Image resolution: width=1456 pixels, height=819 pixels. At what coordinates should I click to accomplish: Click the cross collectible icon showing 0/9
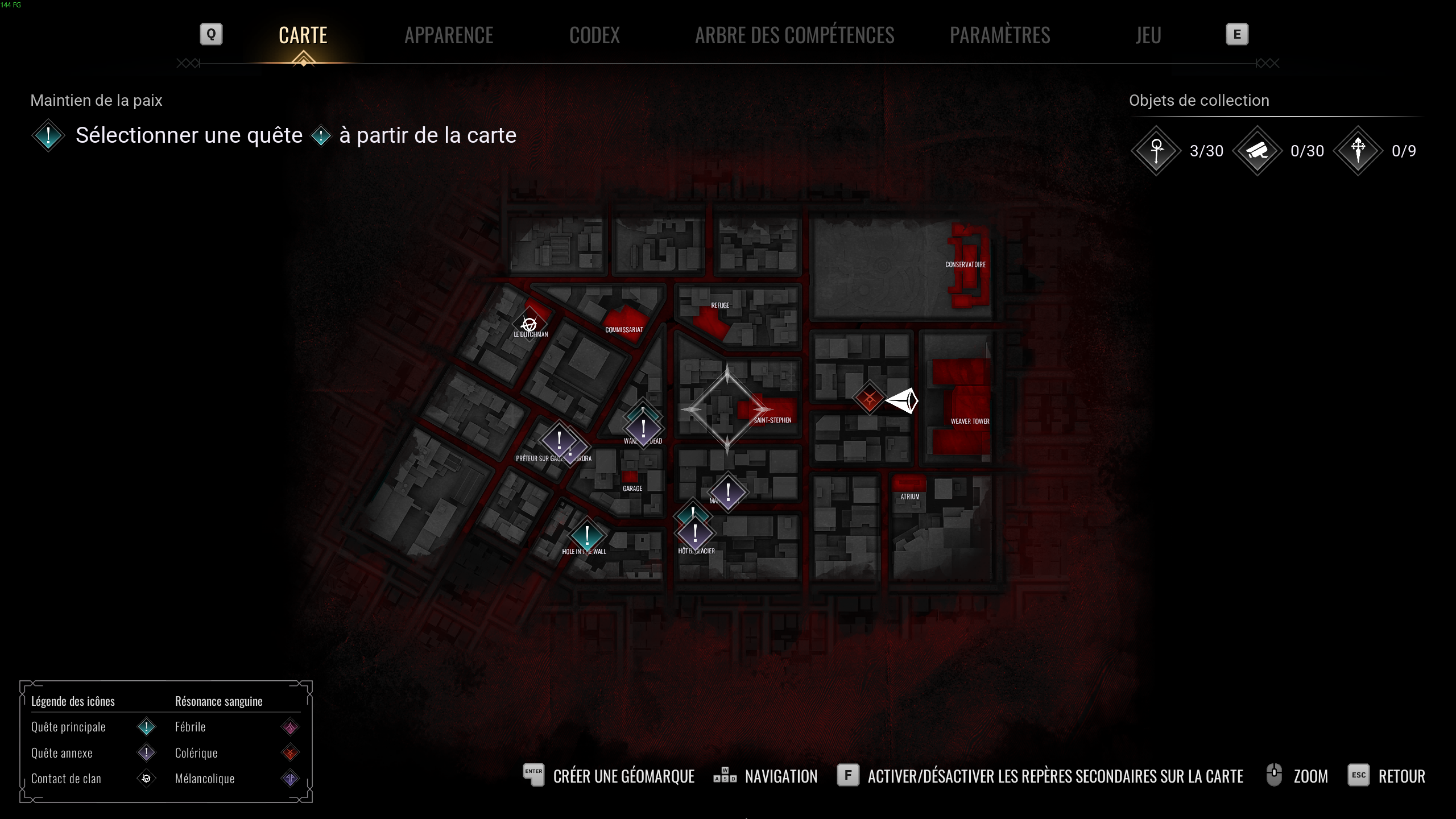pyautogui.click(x=1358, y=151)
